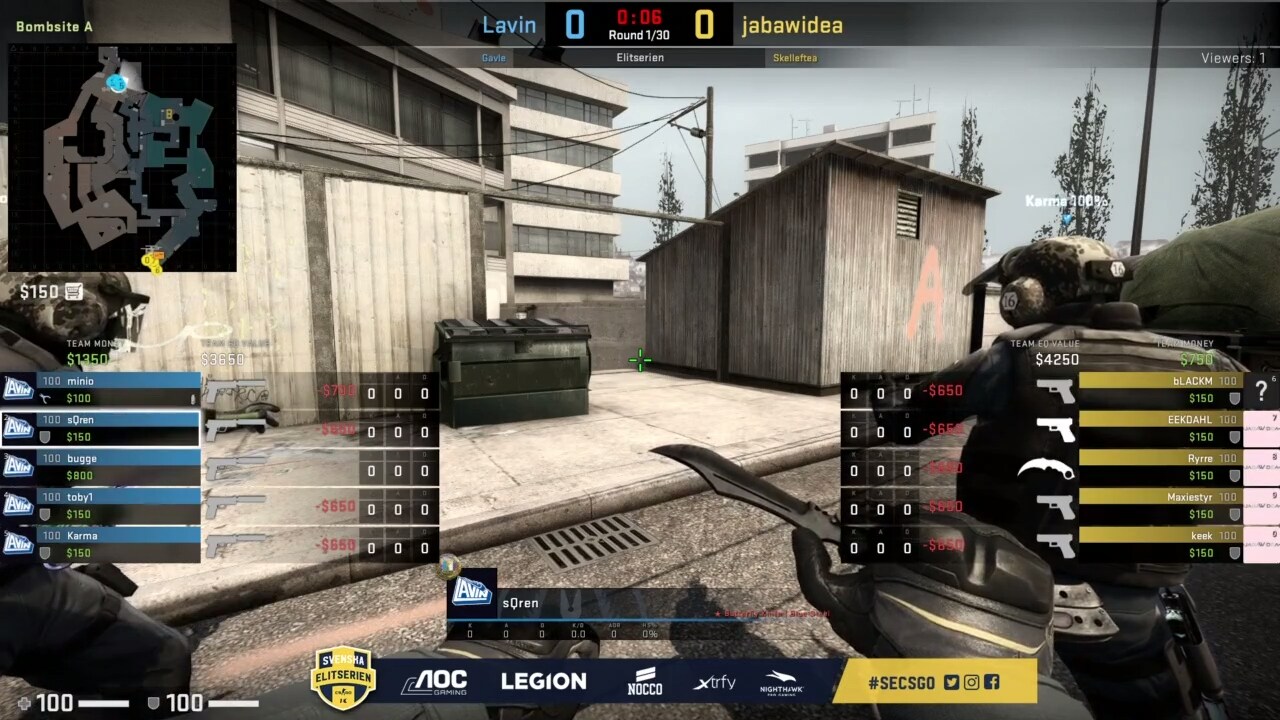This screenshot has width=1280, height=720.
Task: Open the Bombsite A minimap
Action: [122, 157]
